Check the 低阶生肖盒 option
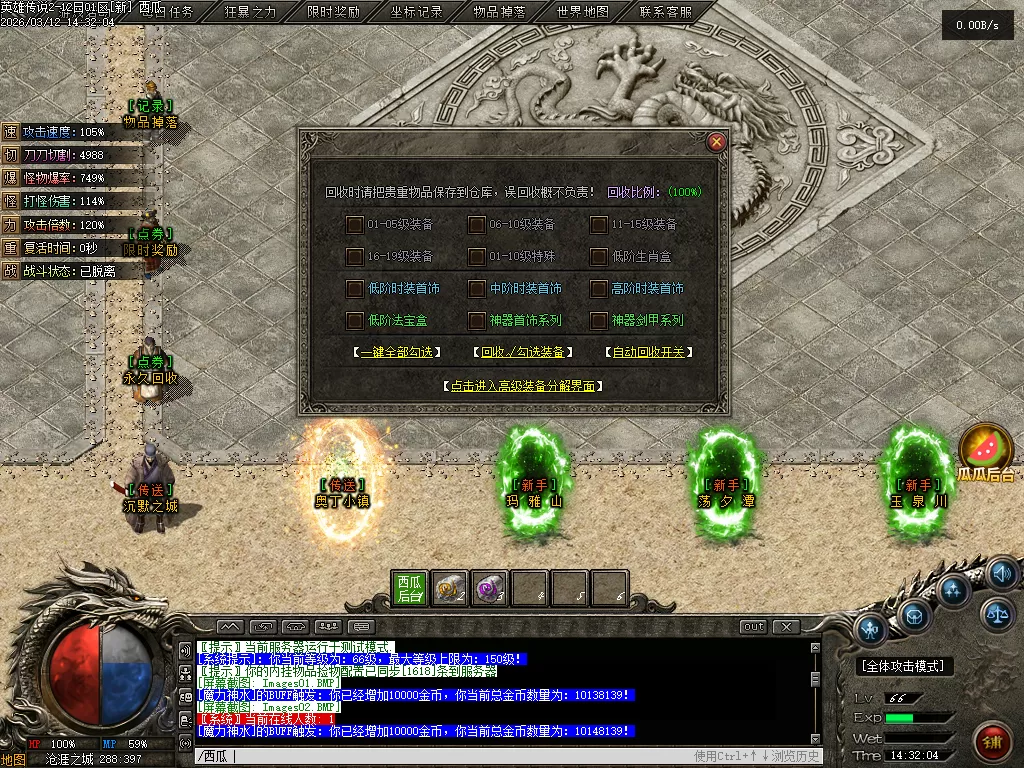Screen dimensions: 1024x768 (599, 257)
